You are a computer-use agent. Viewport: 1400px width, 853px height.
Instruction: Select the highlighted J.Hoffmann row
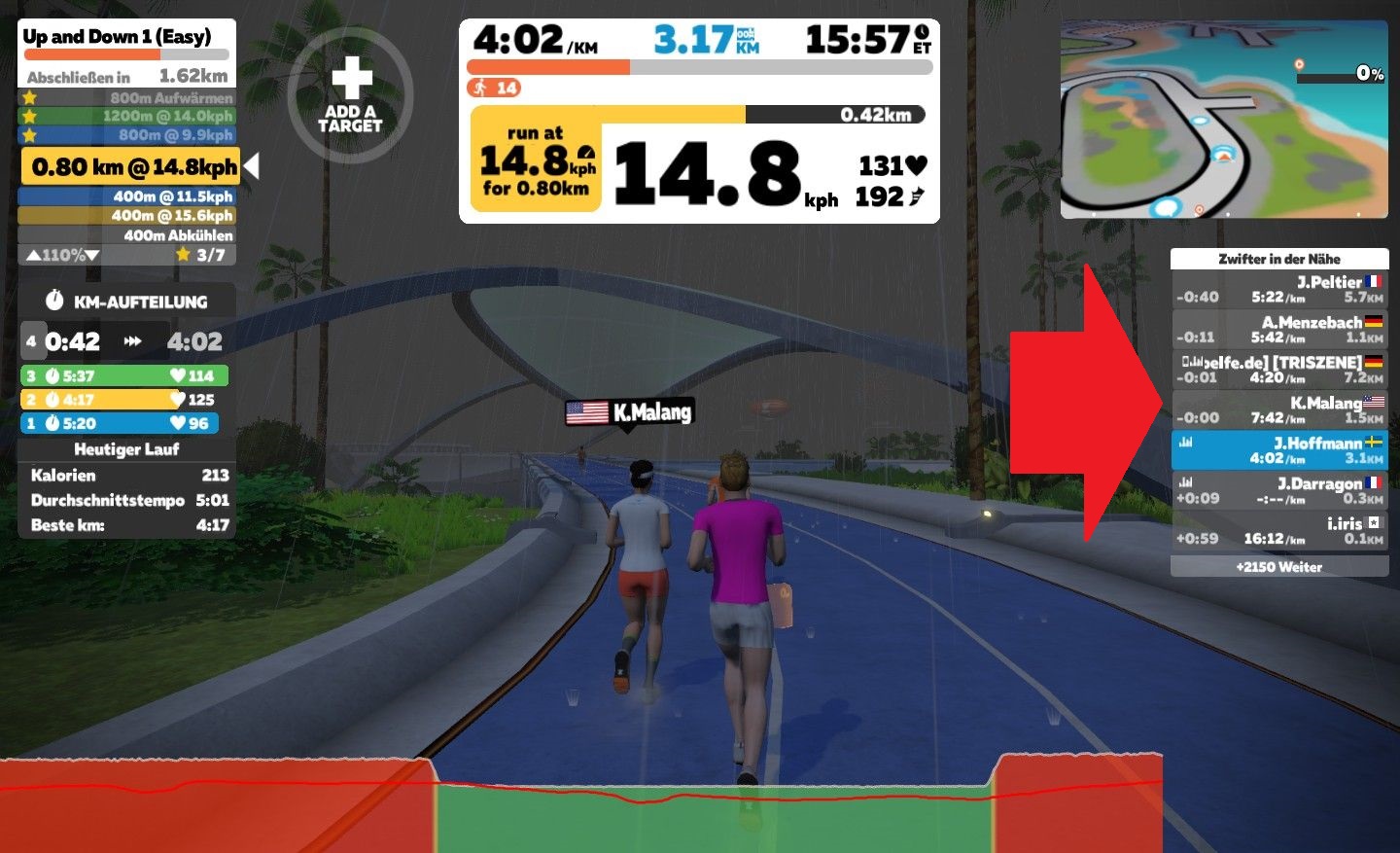(x=1279, y=450)
